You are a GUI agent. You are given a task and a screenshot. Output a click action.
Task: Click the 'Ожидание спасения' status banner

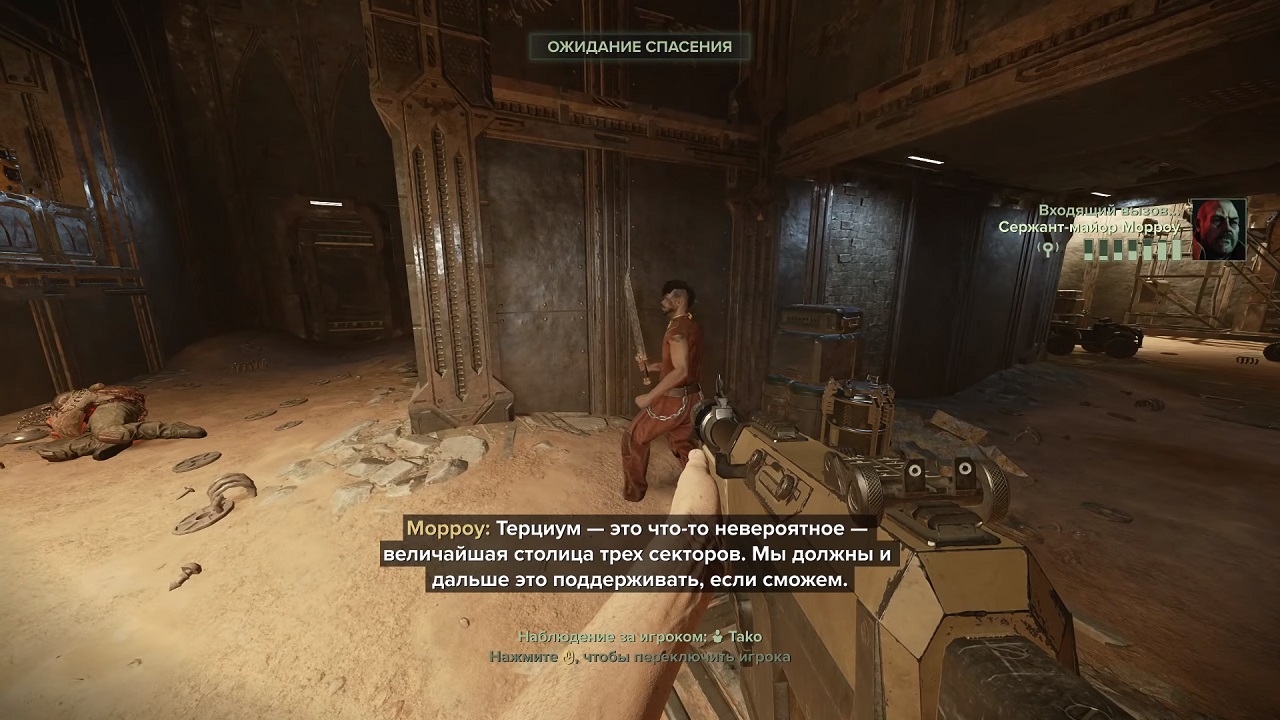(x=640, y=47)
